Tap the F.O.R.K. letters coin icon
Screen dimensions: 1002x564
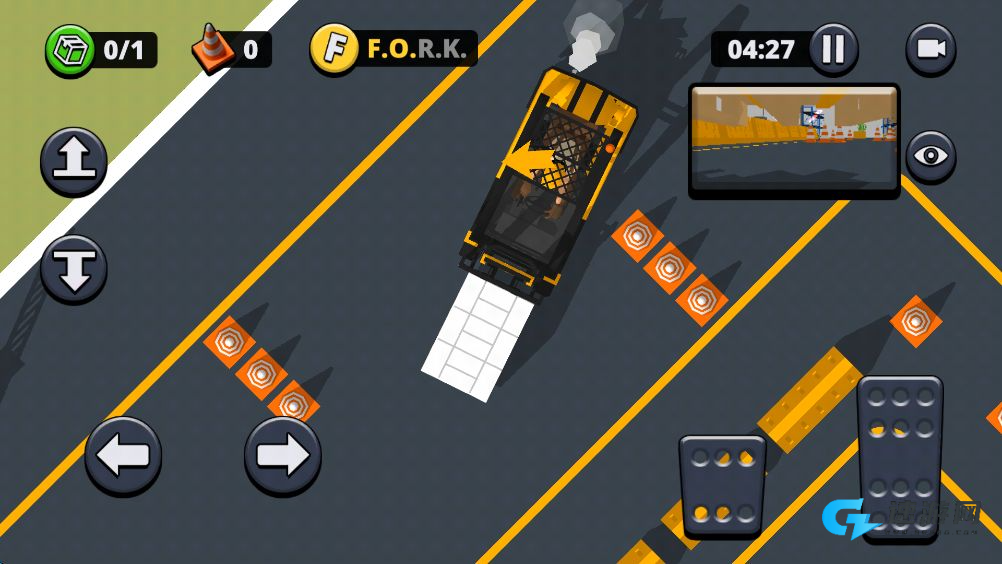point(334,49)
